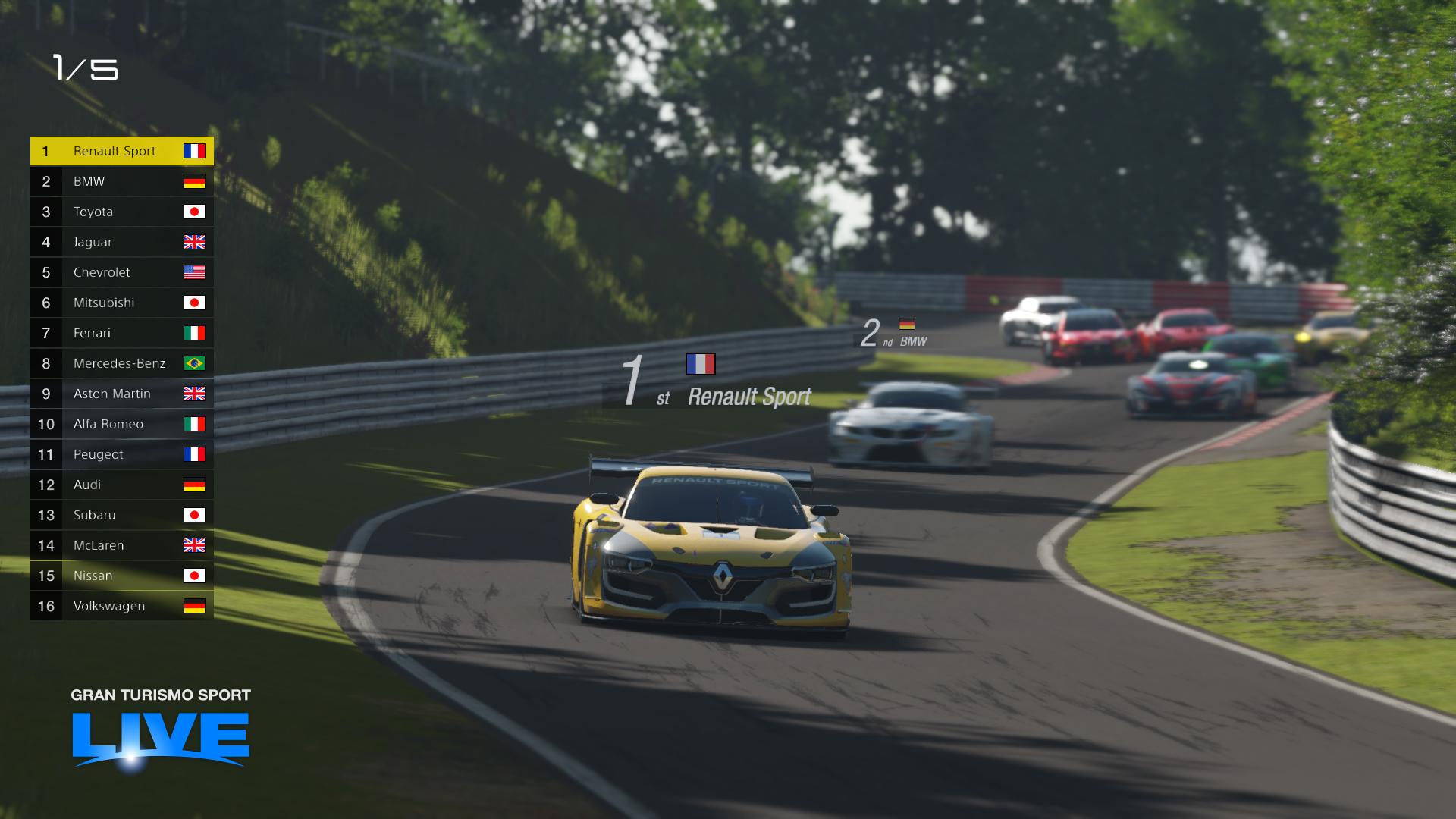
Task: Select the German flag next to Volkswagen
Action: [196, 606]
